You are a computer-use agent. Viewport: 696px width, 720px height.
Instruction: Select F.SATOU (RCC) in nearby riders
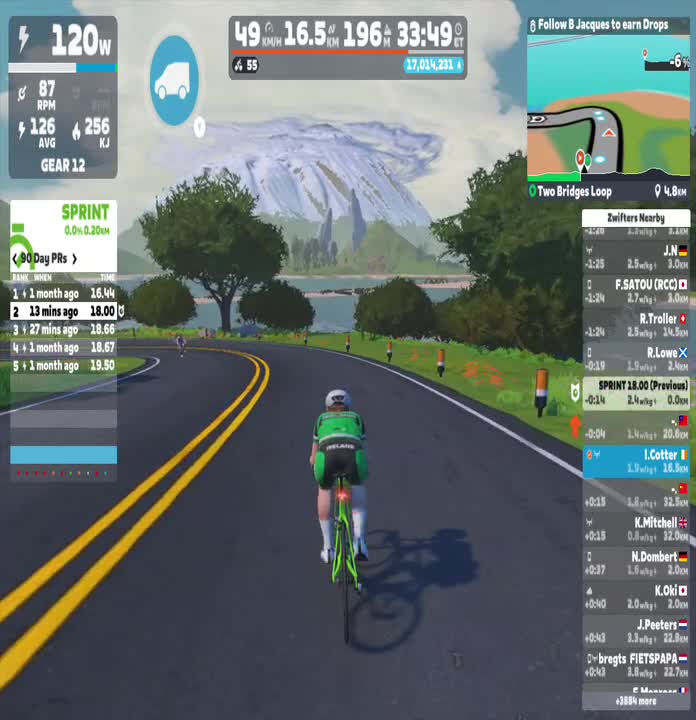click(636, 291)
